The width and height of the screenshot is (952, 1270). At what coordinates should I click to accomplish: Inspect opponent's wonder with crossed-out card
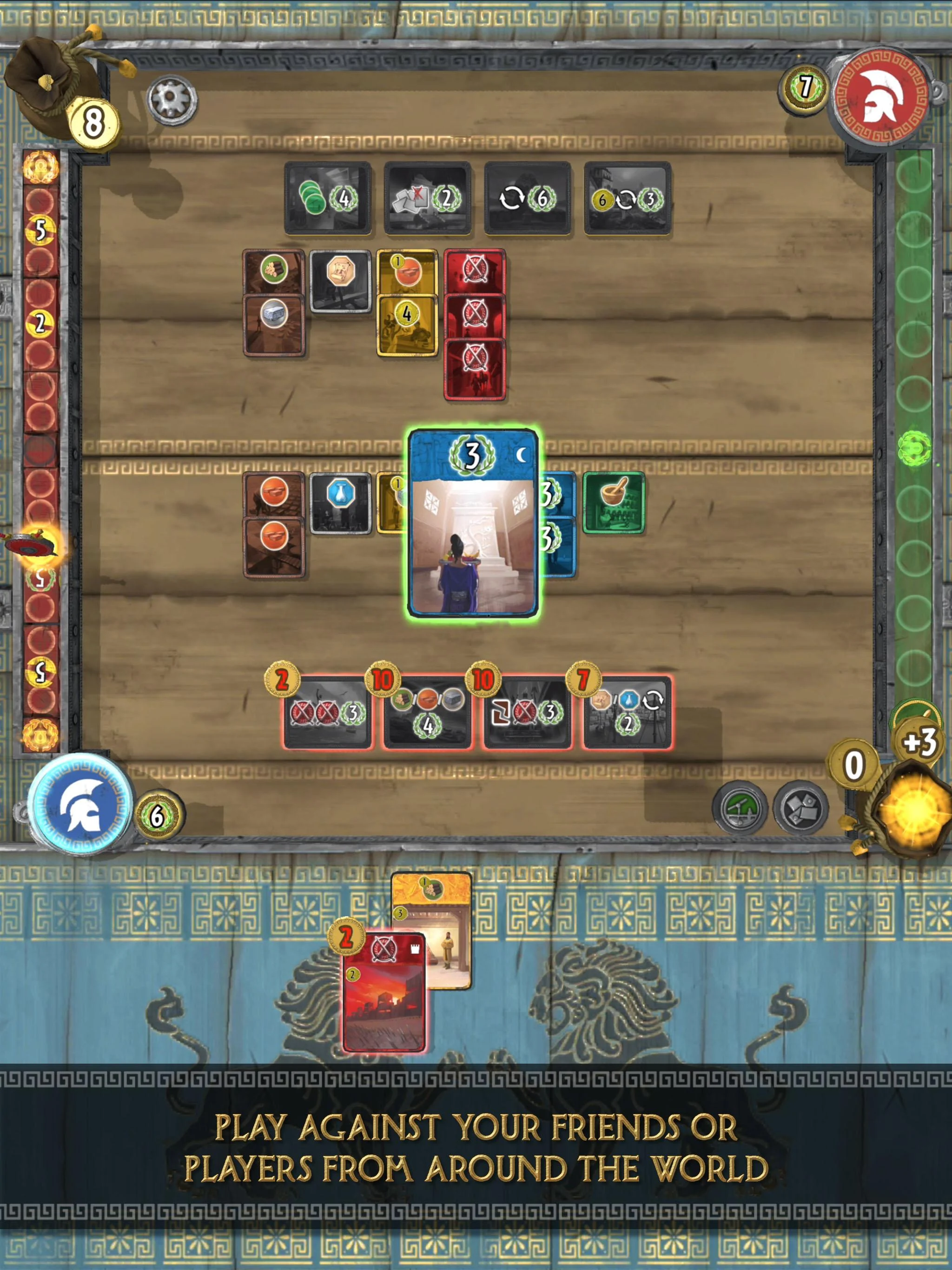pos(427,198)
